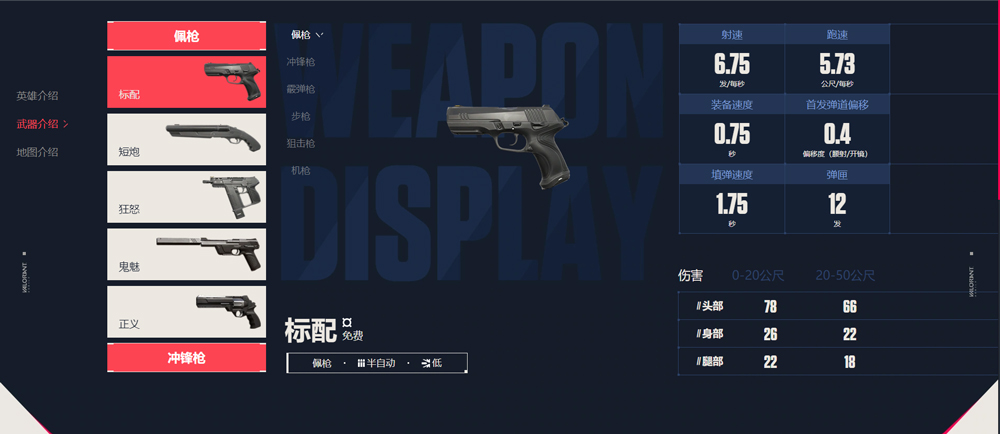Screen dimensions: 1000x434
Task: Switch damage table to 0-20公尺 range
Action: (758, 275)
